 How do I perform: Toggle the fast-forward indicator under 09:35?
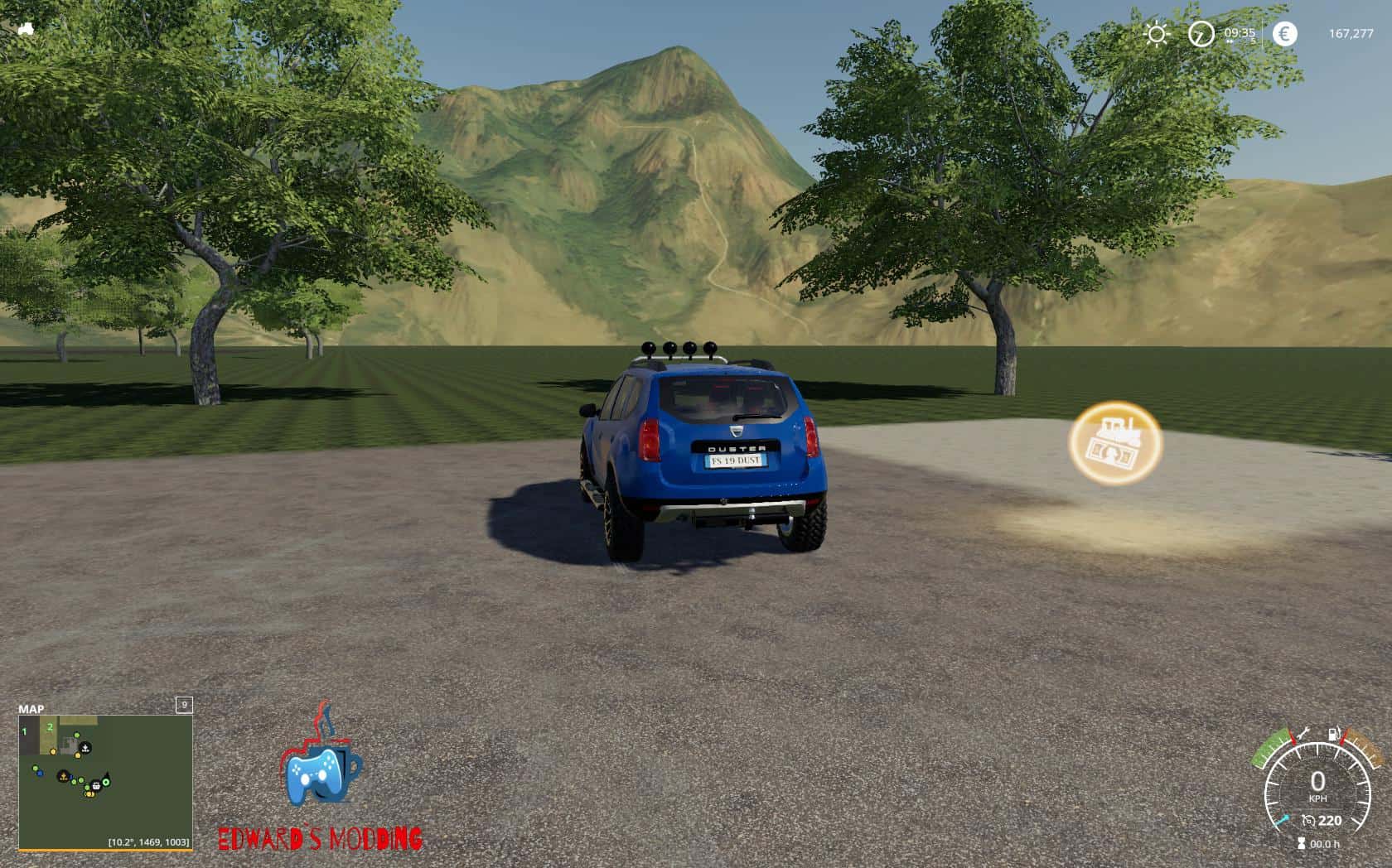pos(1230,41)
